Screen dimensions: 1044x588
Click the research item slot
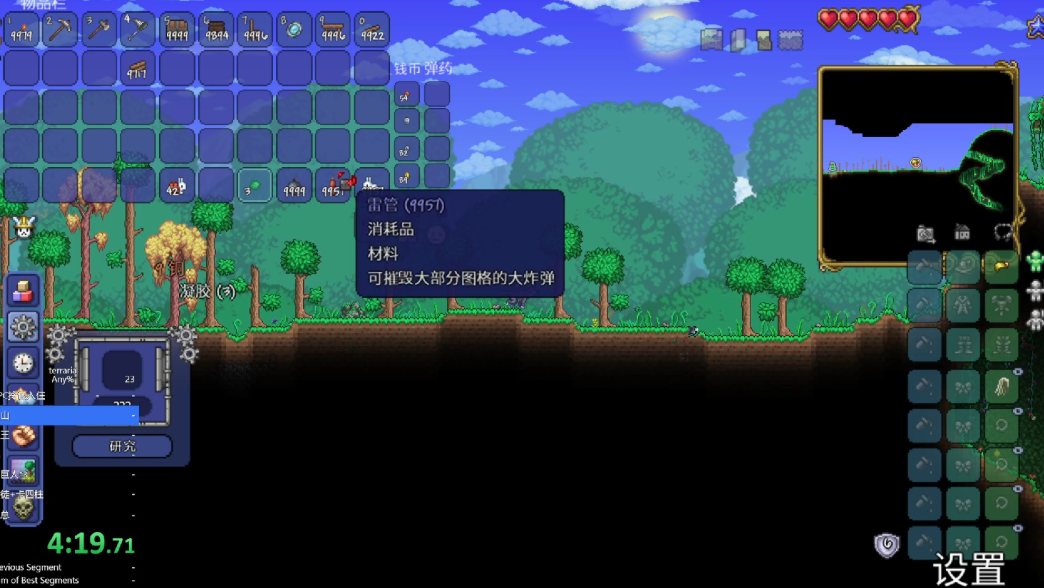click(122, 370)
